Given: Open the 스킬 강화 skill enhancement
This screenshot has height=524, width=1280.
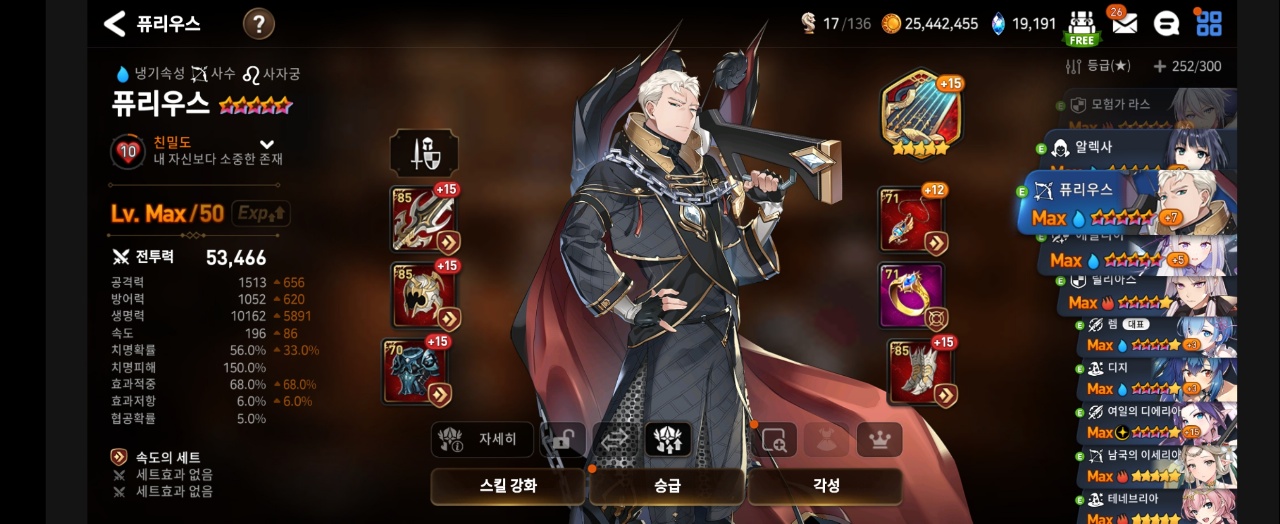Looking at the screenshot, I should (x=508, y=486).
